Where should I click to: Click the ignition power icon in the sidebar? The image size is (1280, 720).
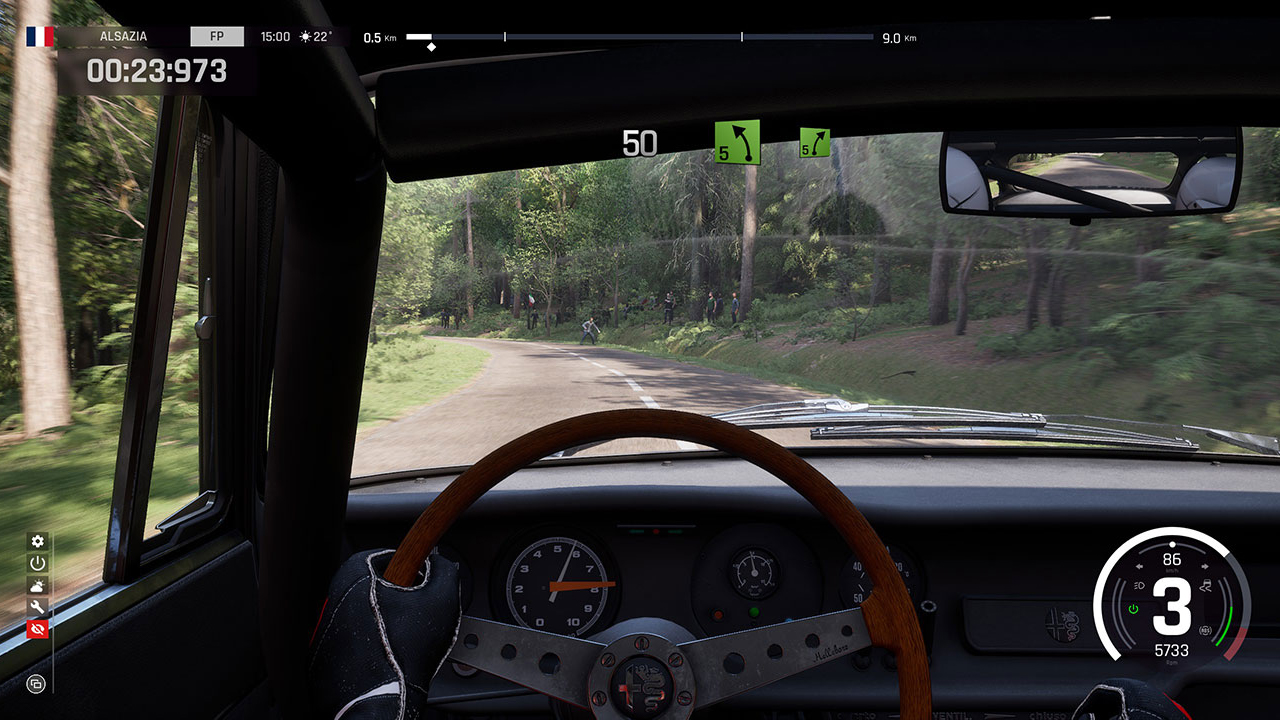coord(37,564)
